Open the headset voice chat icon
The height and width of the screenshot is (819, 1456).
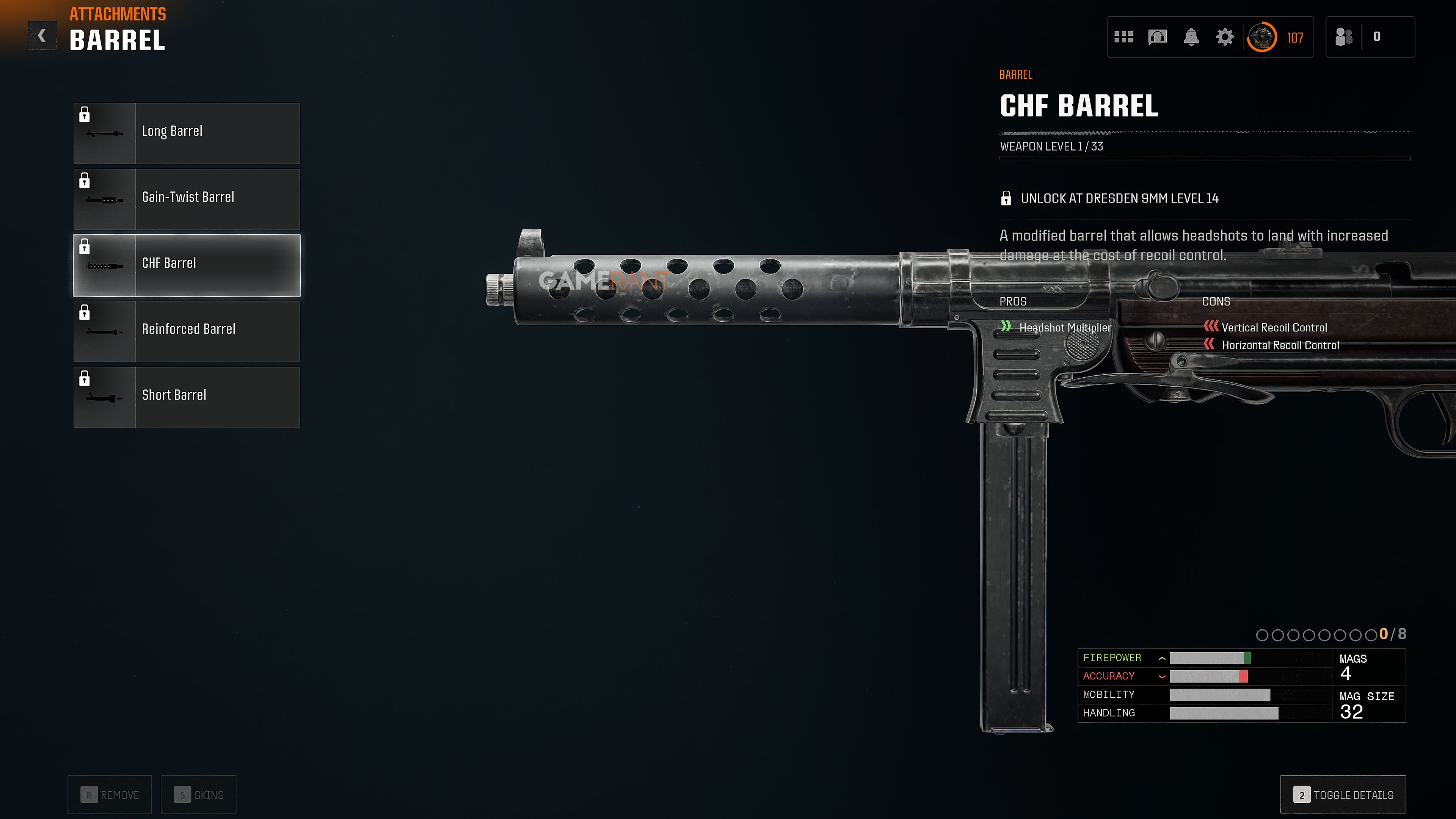point(1157,37)
